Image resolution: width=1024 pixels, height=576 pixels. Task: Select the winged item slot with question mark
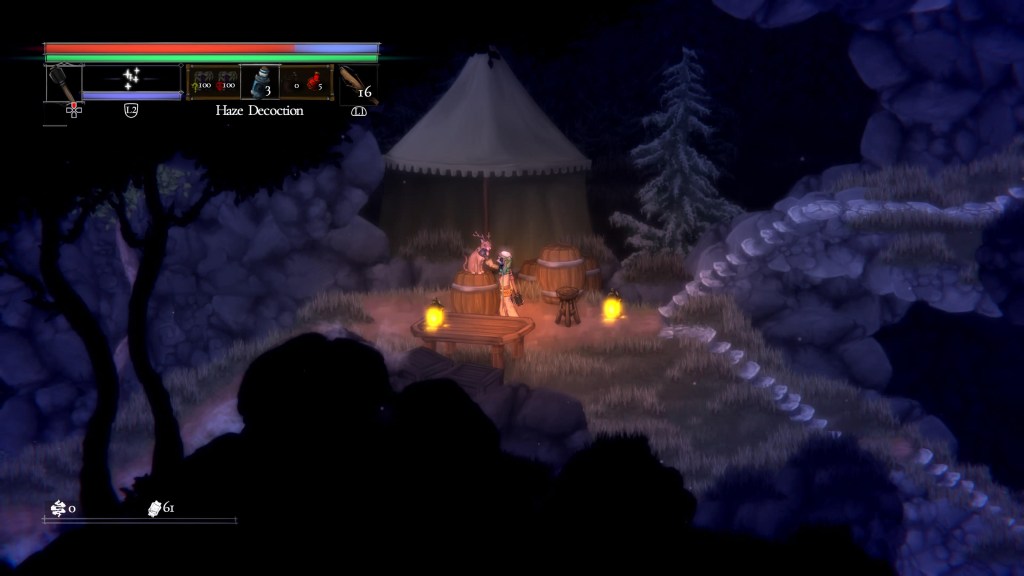click(x=199, y=82)
